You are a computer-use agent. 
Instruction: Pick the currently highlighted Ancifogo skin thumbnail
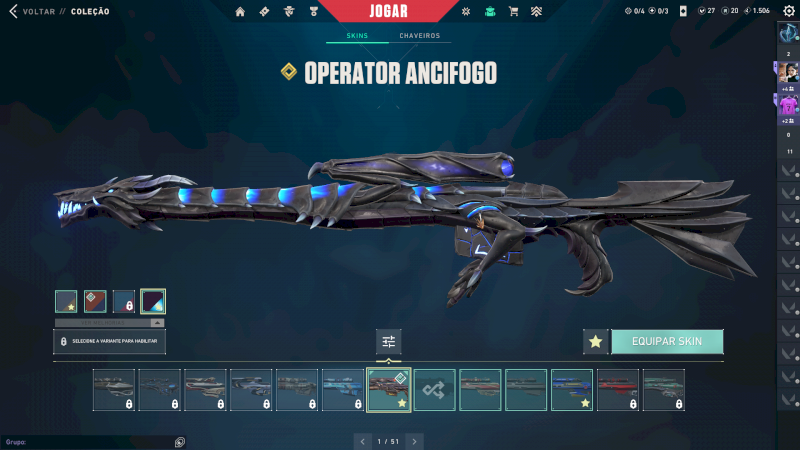coord(389,390)
